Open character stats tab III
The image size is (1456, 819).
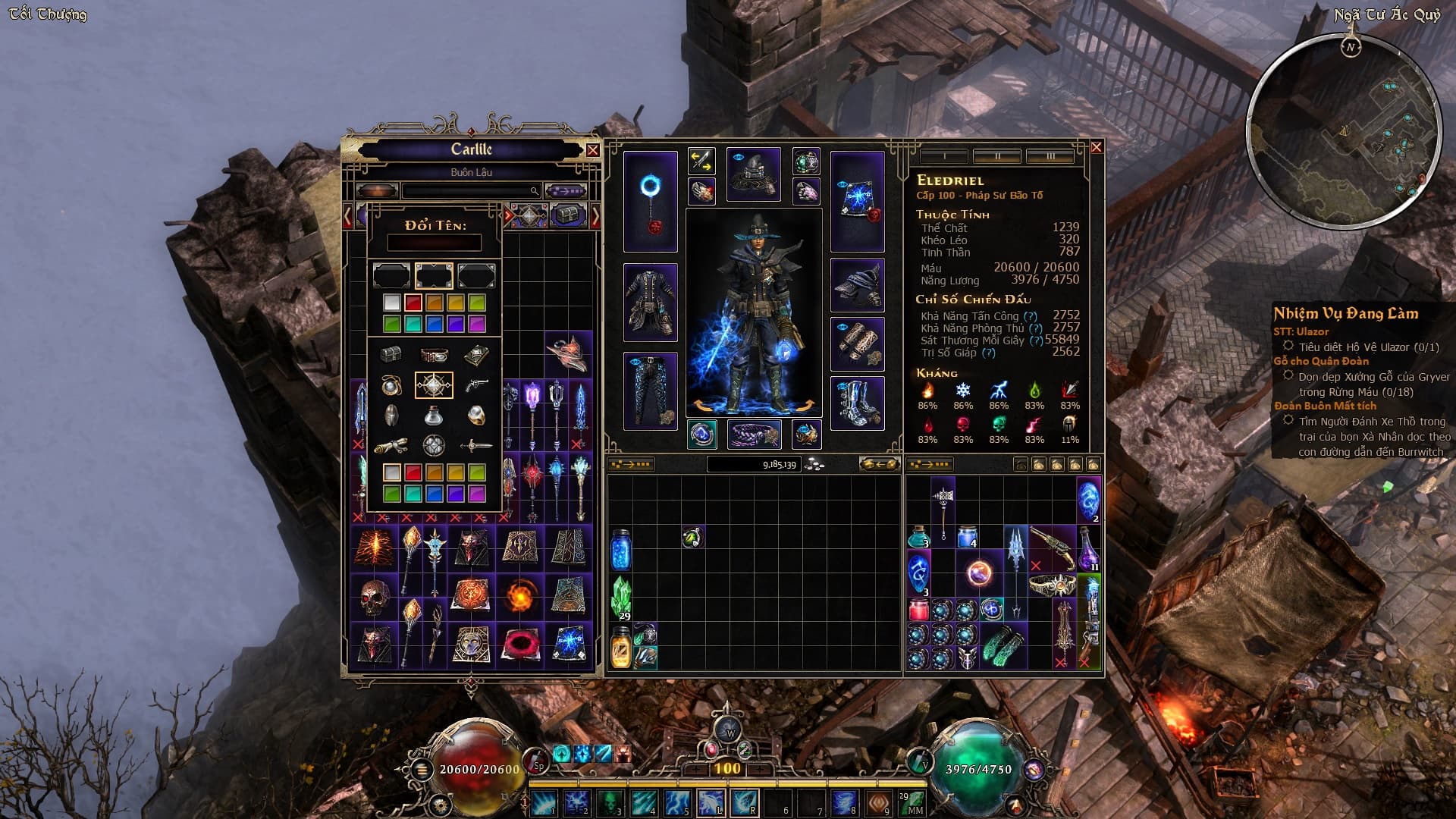(1050, 156)
